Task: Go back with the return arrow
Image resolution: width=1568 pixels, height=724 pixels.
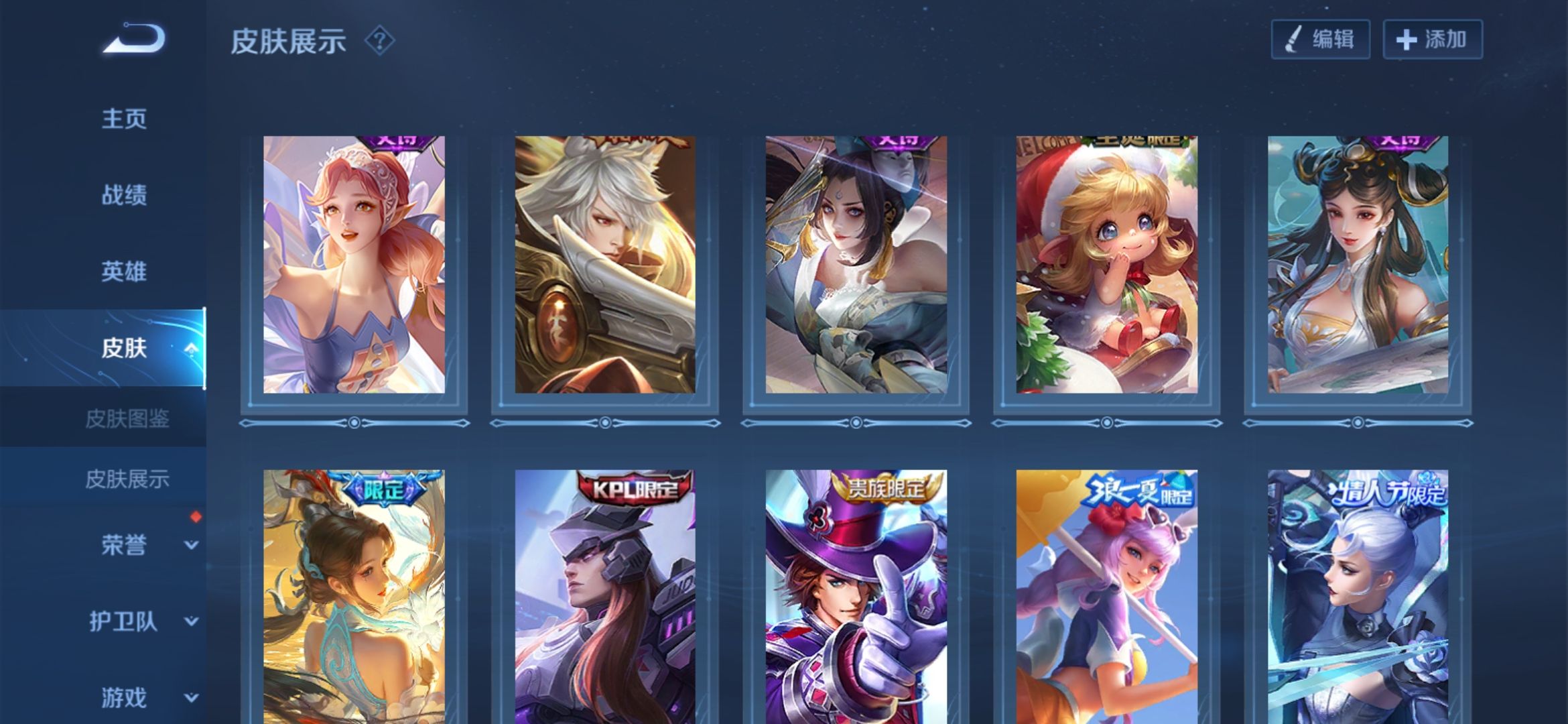Action: 134,39
